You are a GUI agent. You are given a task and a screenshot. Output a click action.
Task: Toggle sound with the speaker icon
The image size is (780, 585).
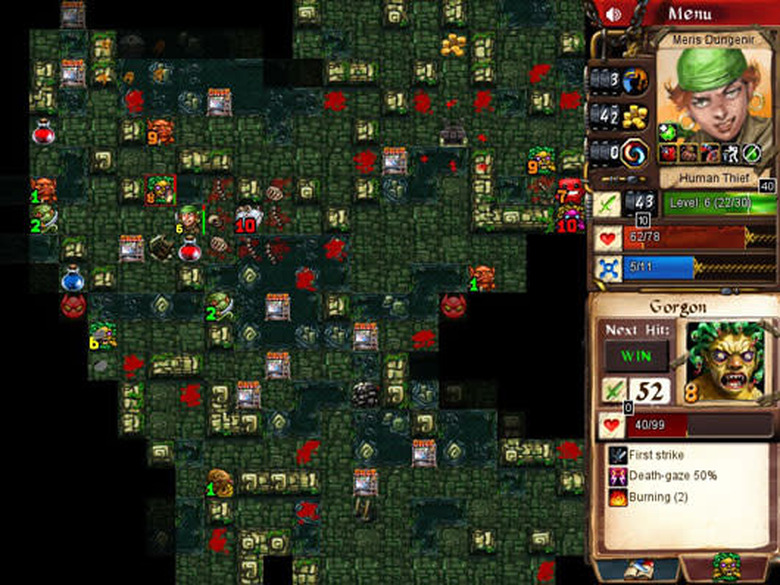tap(614, 14)
